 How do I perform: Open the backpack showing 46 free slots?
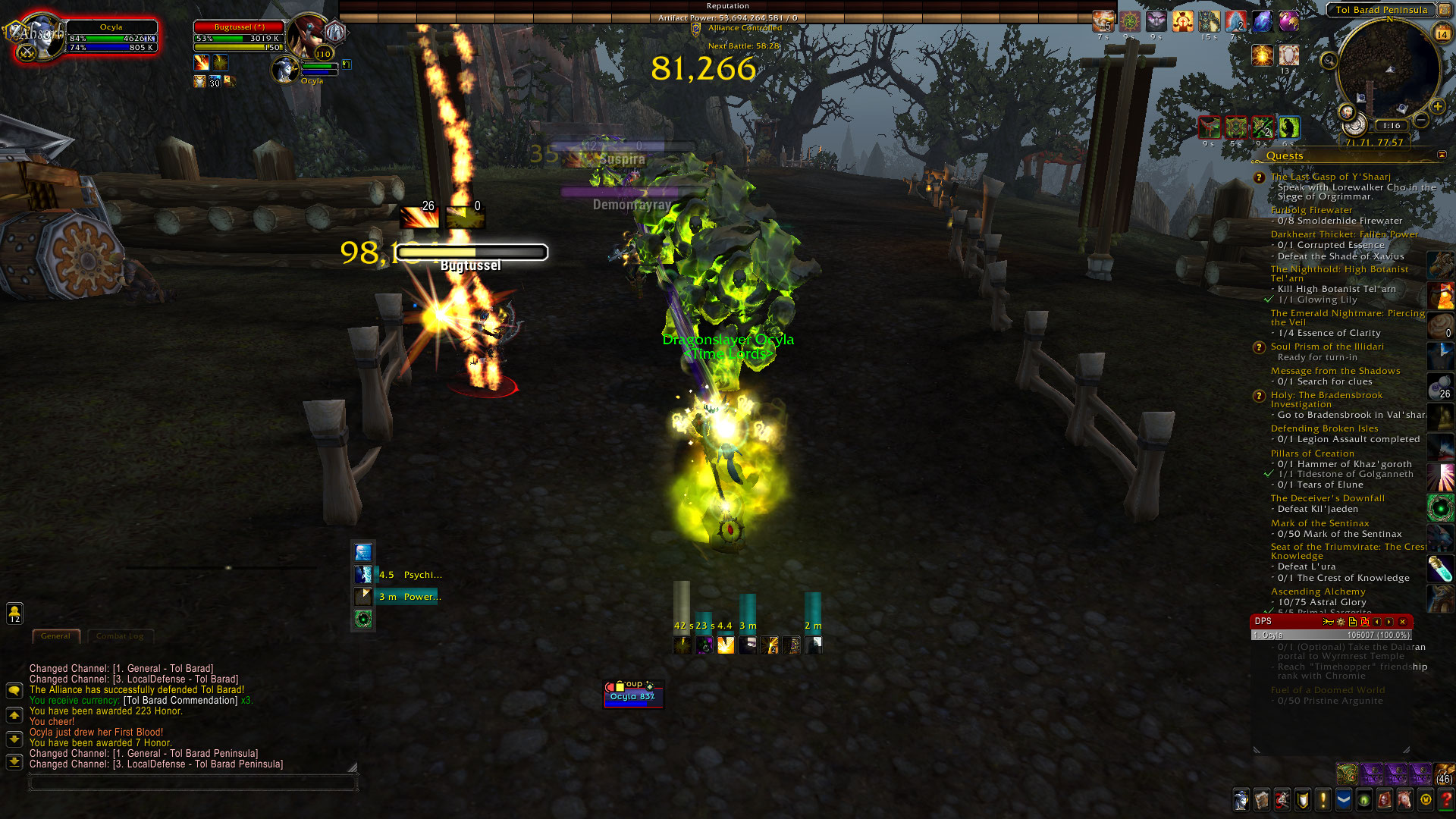pos(1444,773)
